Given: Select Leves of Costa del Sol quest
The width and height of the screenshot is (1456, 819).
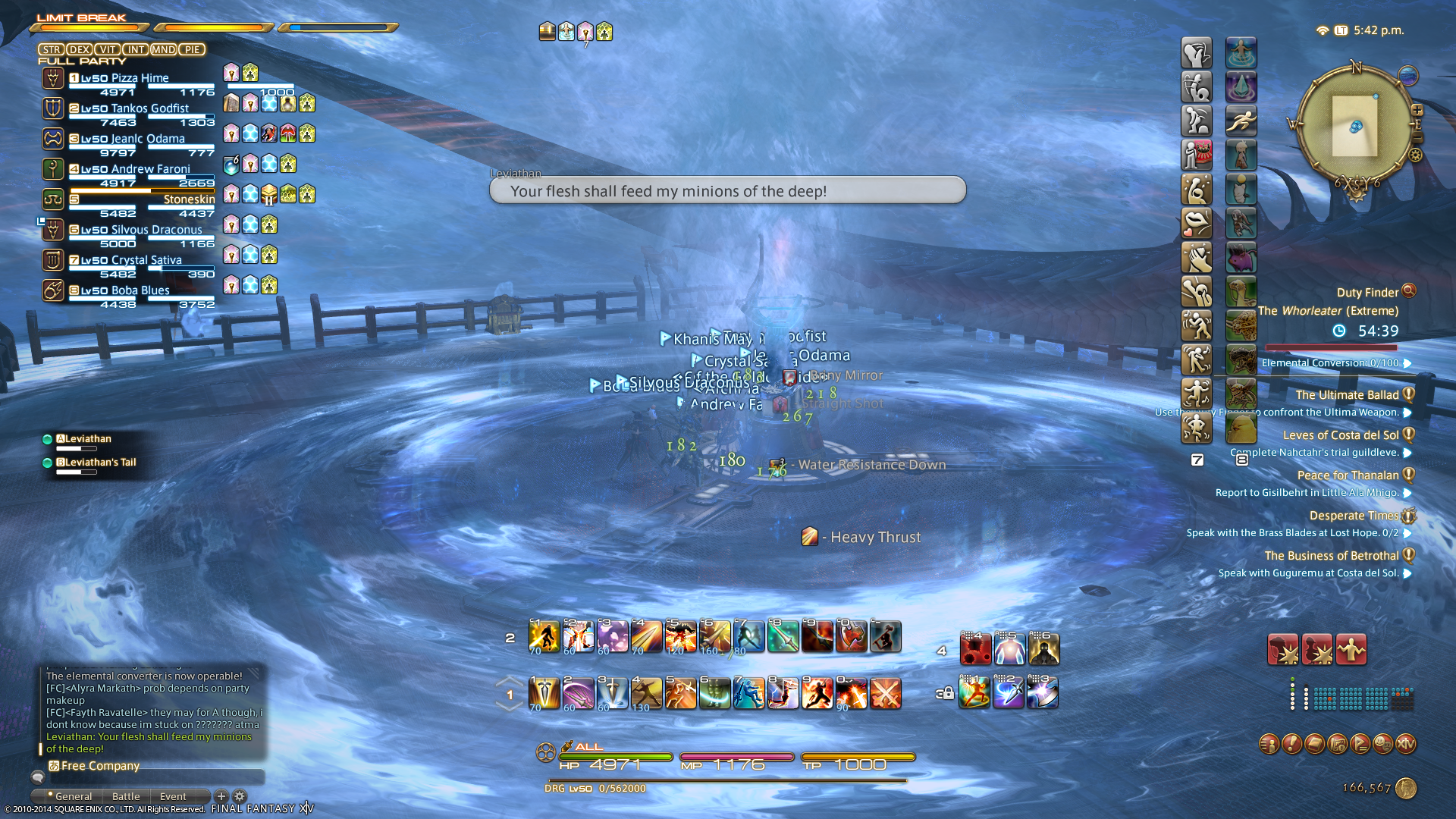Looking at the screenshot, I should point(1340,435).
